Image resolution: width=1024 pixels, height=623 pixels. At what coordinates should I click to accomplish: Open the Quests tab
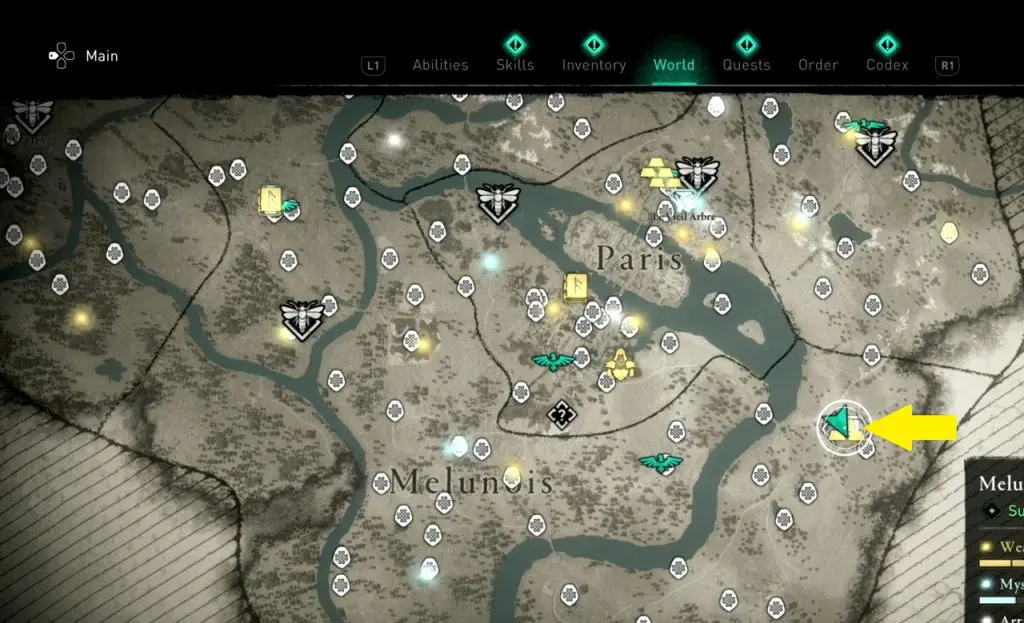click(x=746, y=65)
